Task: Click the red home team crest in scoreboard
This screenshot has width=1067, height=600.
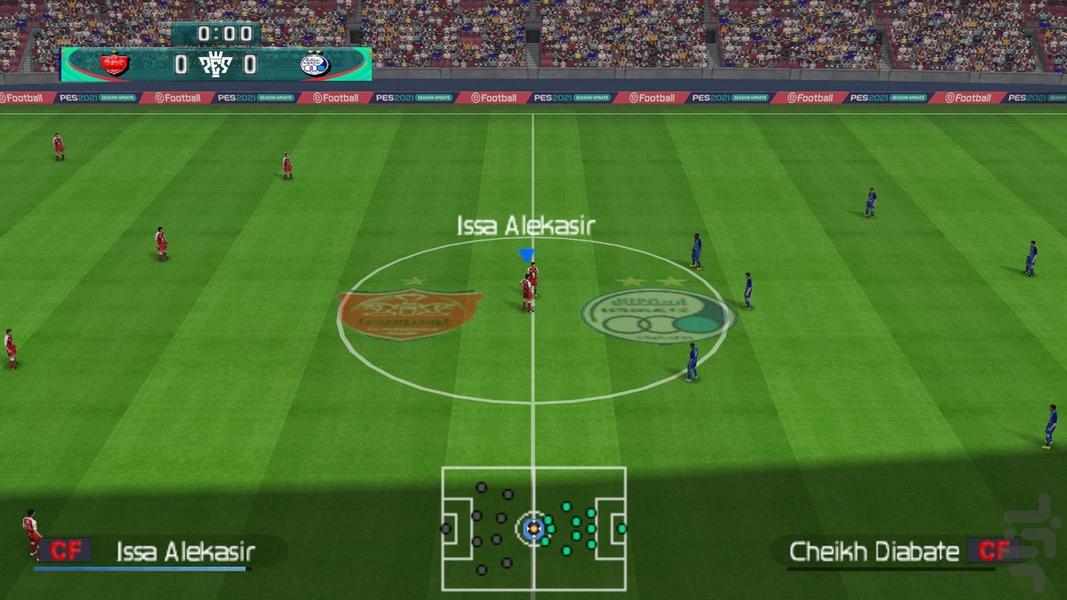Action: pos(115,65)
